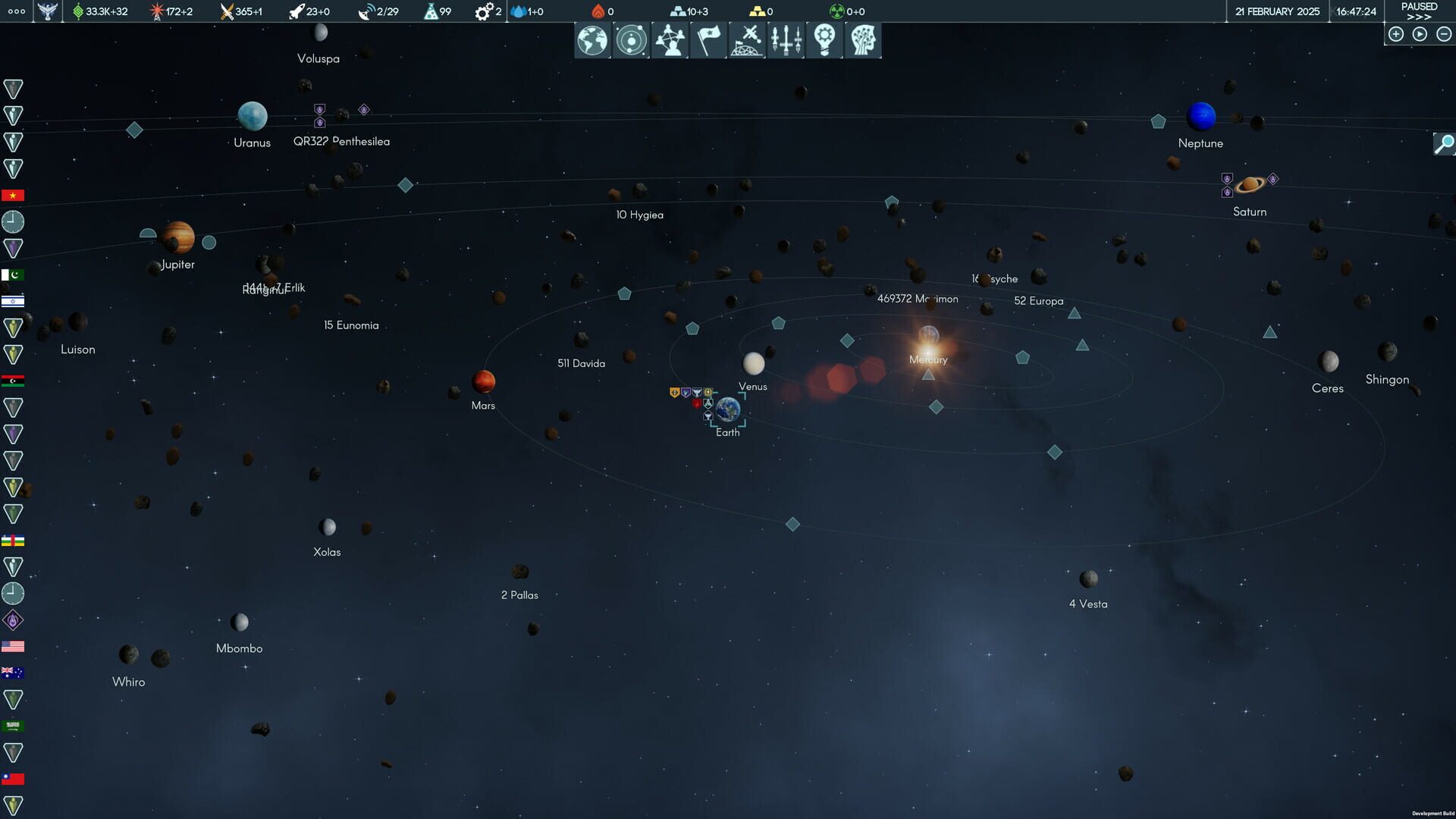1456x819 pixels.
Task: Open the Earth geoscape view with the globe icon
Action: [592, 40]
